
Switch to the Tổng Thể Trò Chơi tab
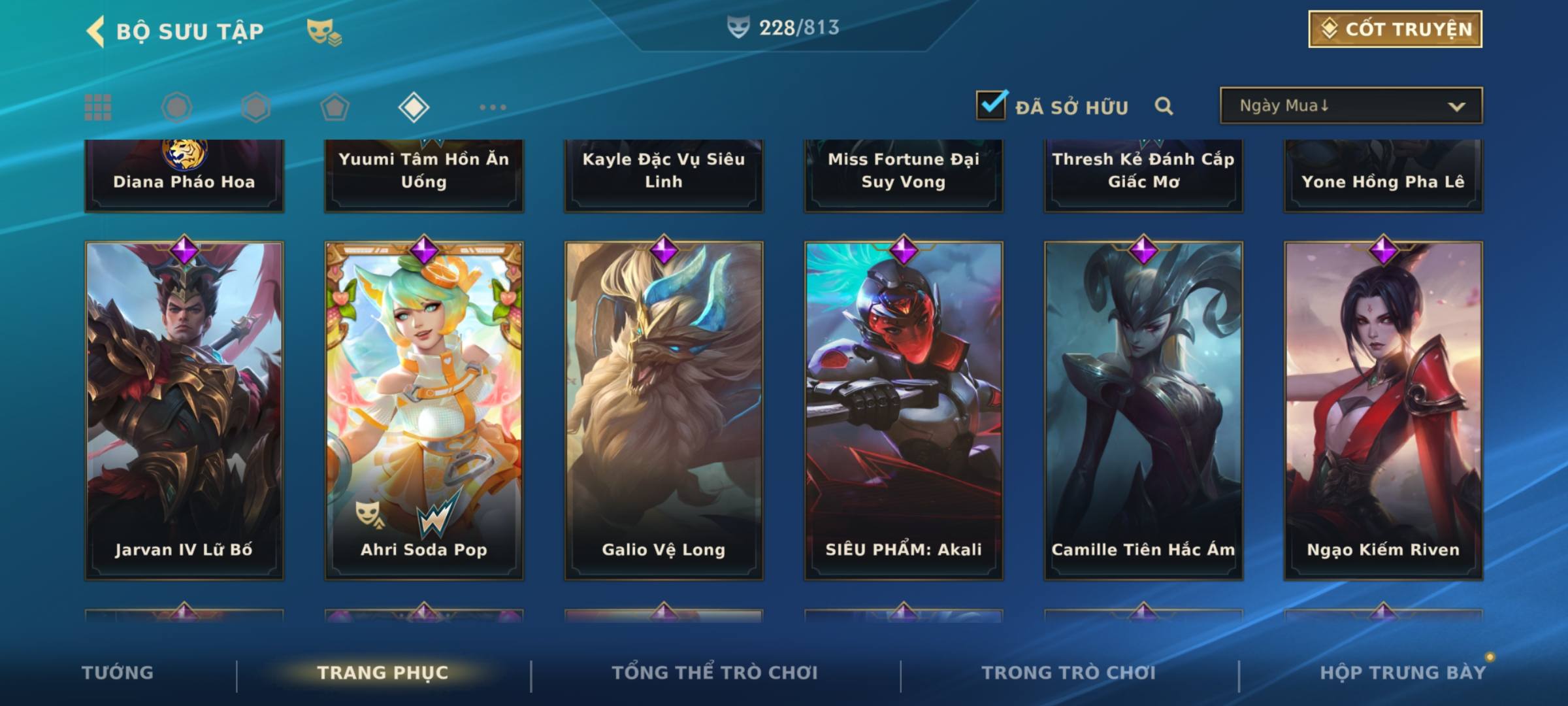(x=715, y=673)
